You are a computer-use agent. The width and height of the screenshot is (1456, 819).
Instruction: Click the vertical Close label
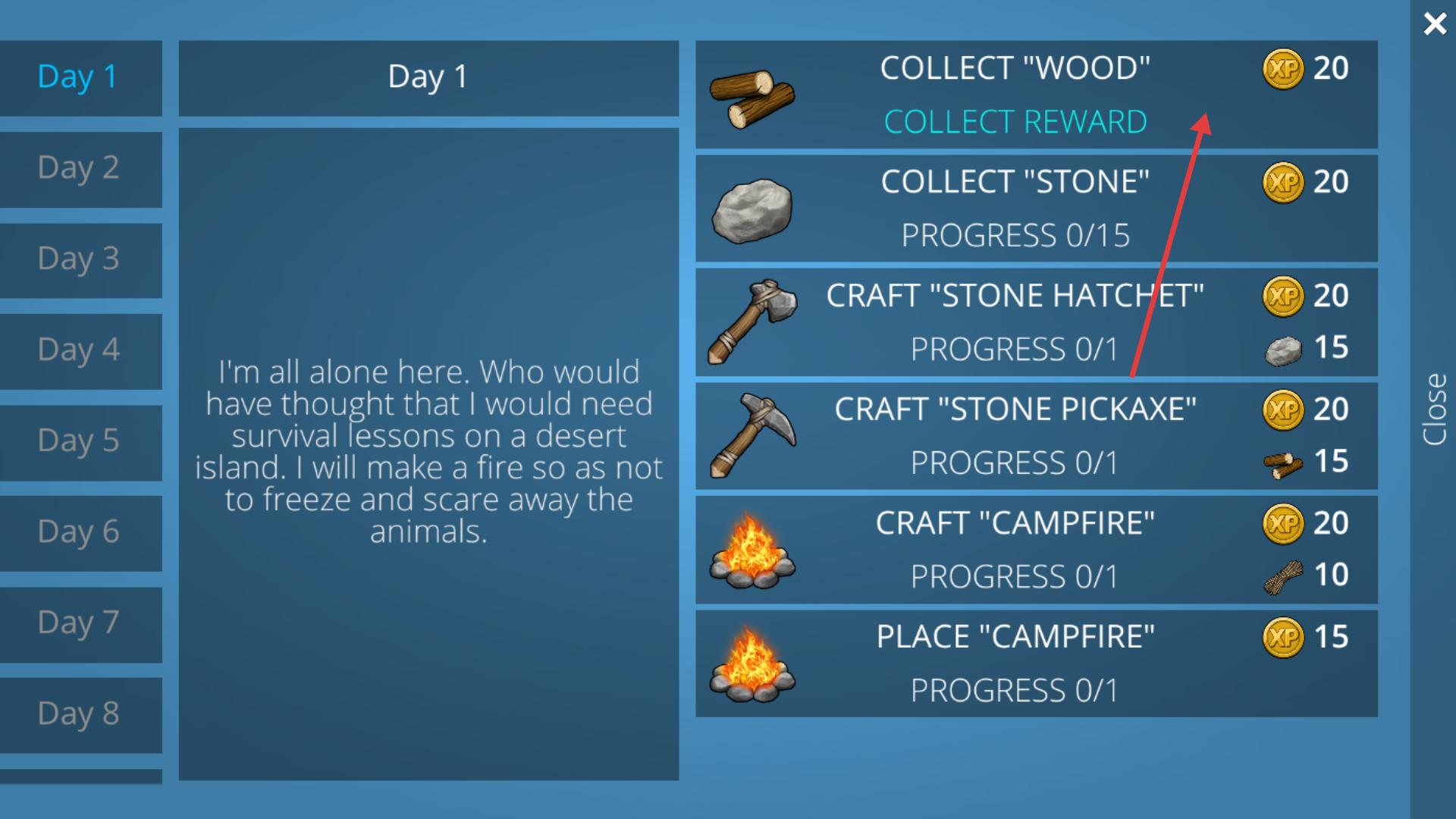(x=1434, y=409)
